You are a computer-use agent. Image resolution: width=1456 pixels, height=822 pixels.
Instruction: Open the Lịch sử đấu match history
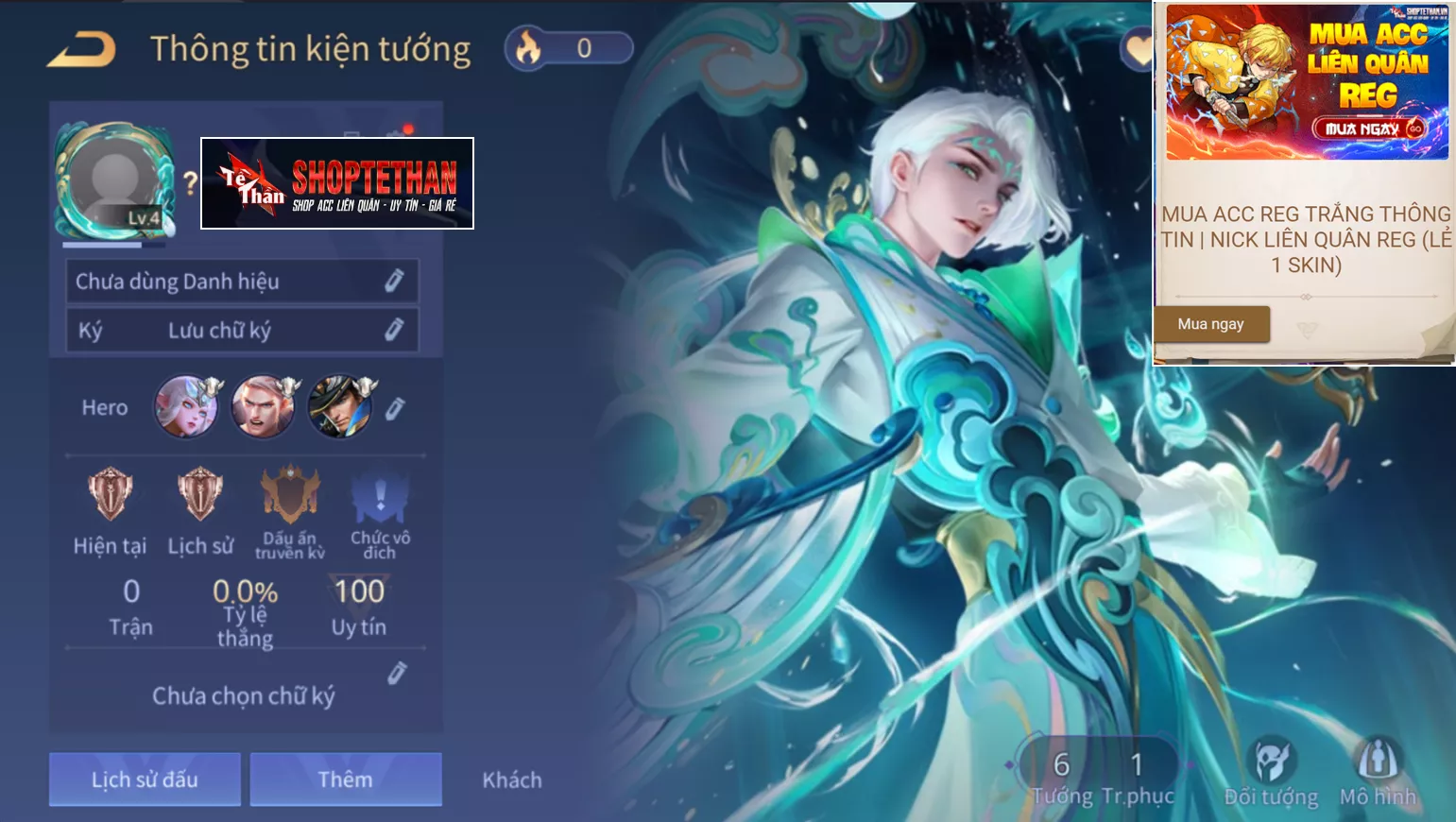[145, 779]
